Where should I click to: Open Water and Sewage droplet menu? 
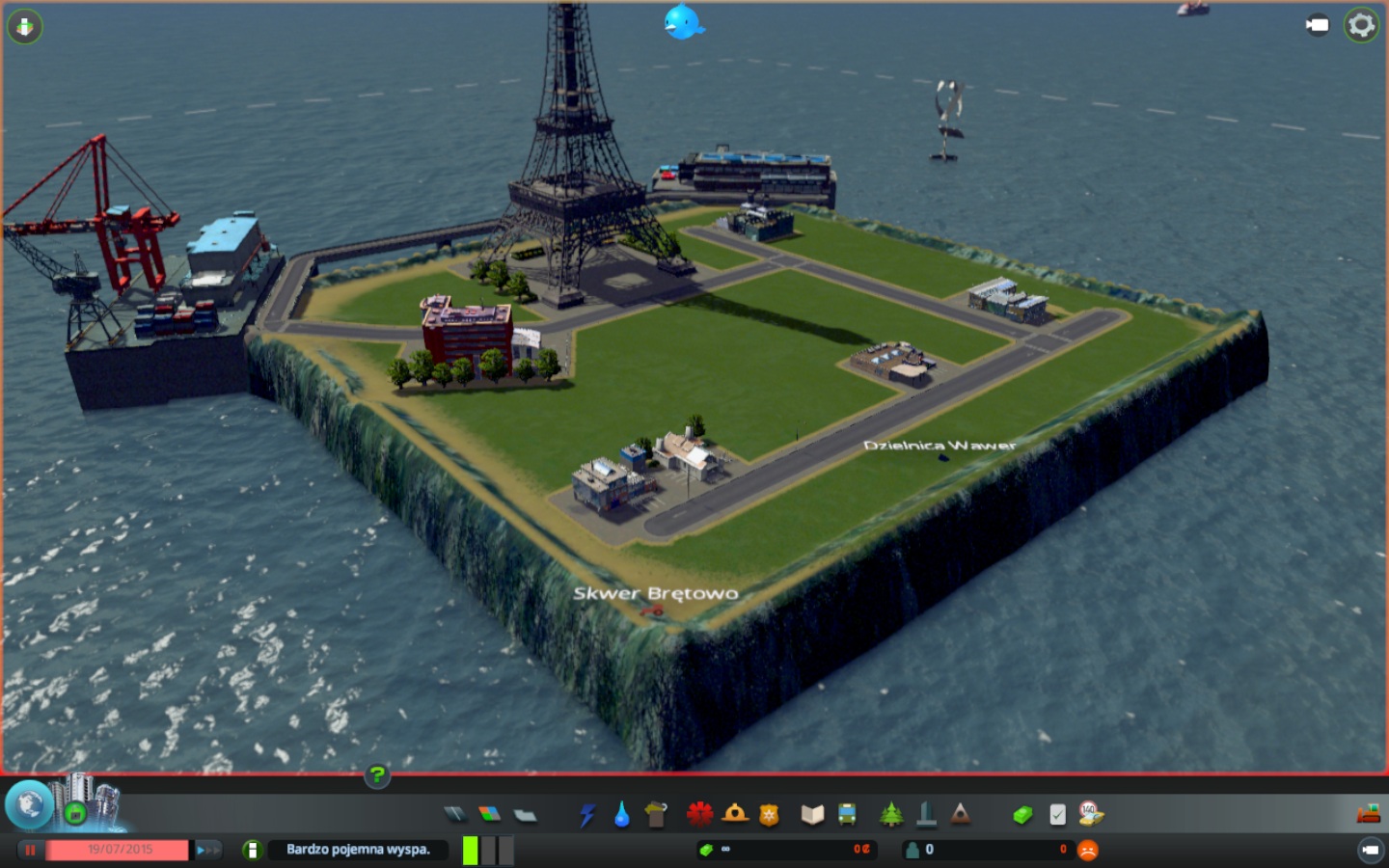[622, 815]
